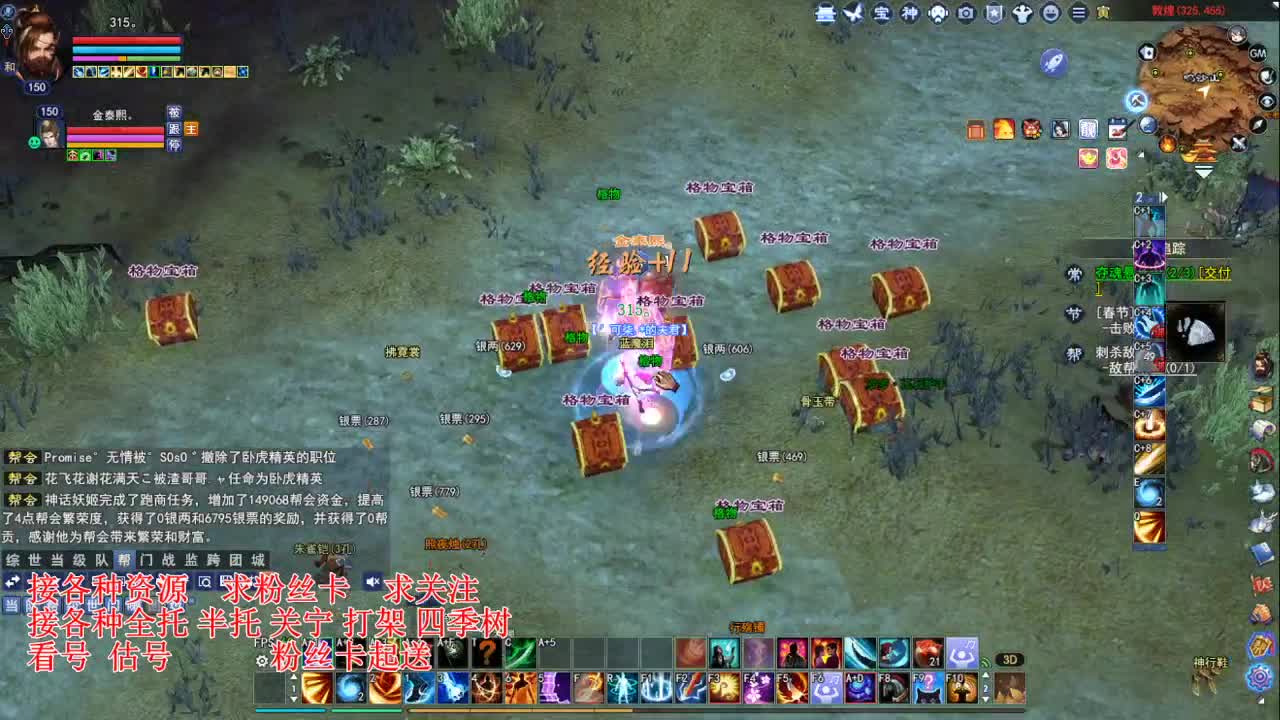Click the GM button on the minimap
The width and height of the screenshot is (1280, 720).
click(x=1257, y=53)
